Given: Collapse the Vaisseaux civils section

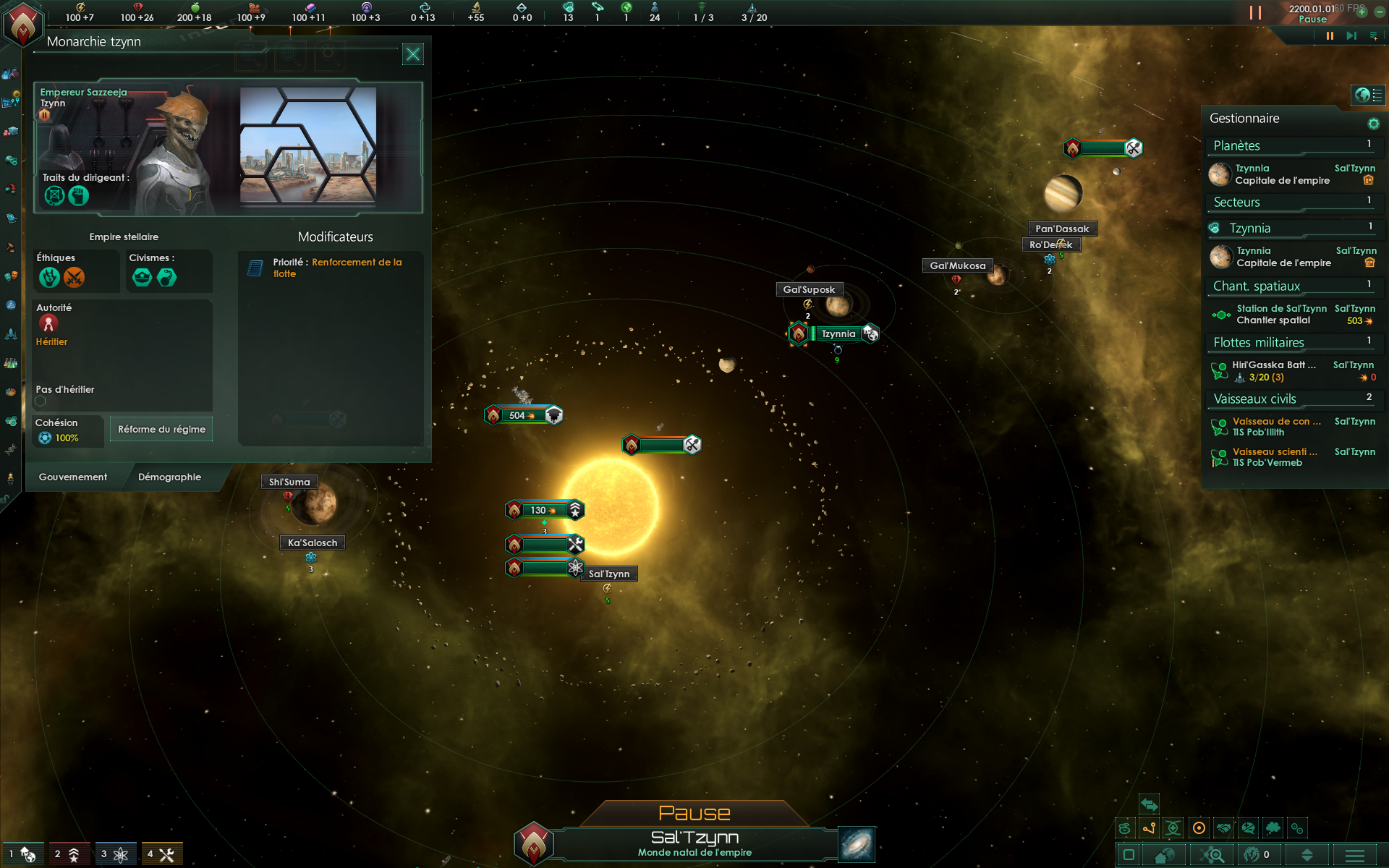Looking at the screenshot, I should [1292, 399].
